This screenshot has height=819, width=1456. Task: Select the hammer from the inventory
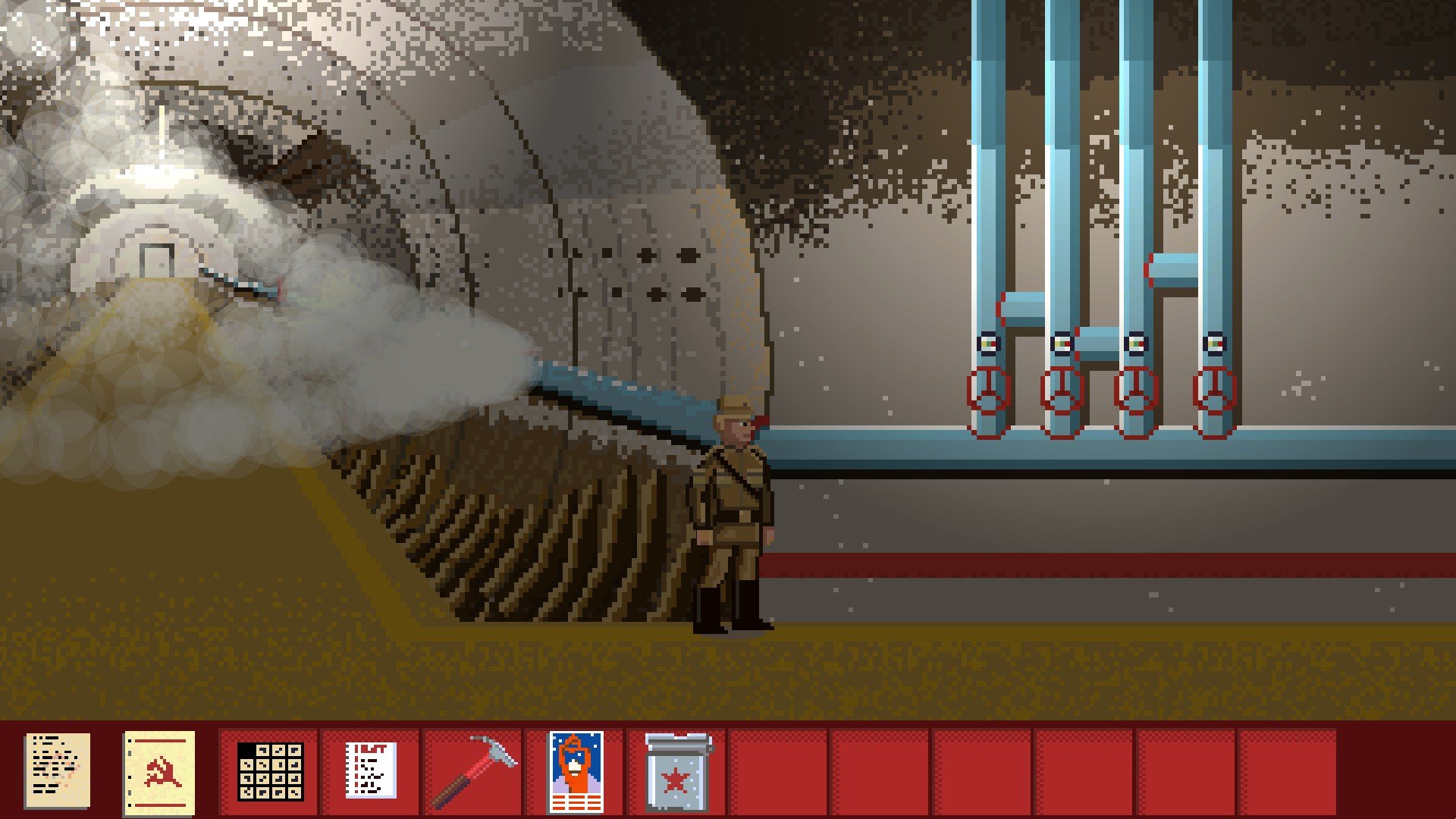coord(474,770)
